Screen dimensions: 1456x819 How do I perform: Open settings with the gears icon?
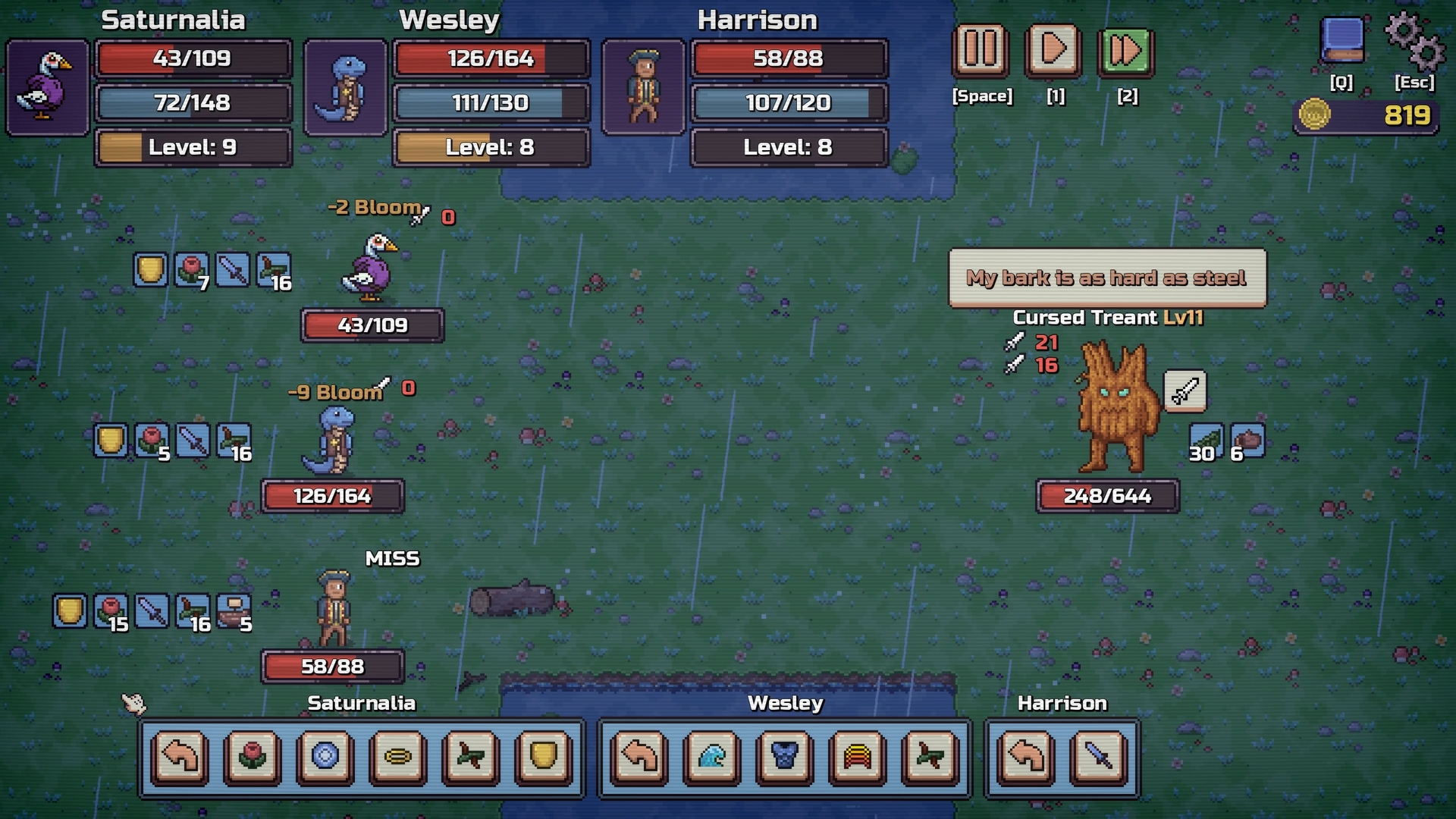pos(1414,41)
